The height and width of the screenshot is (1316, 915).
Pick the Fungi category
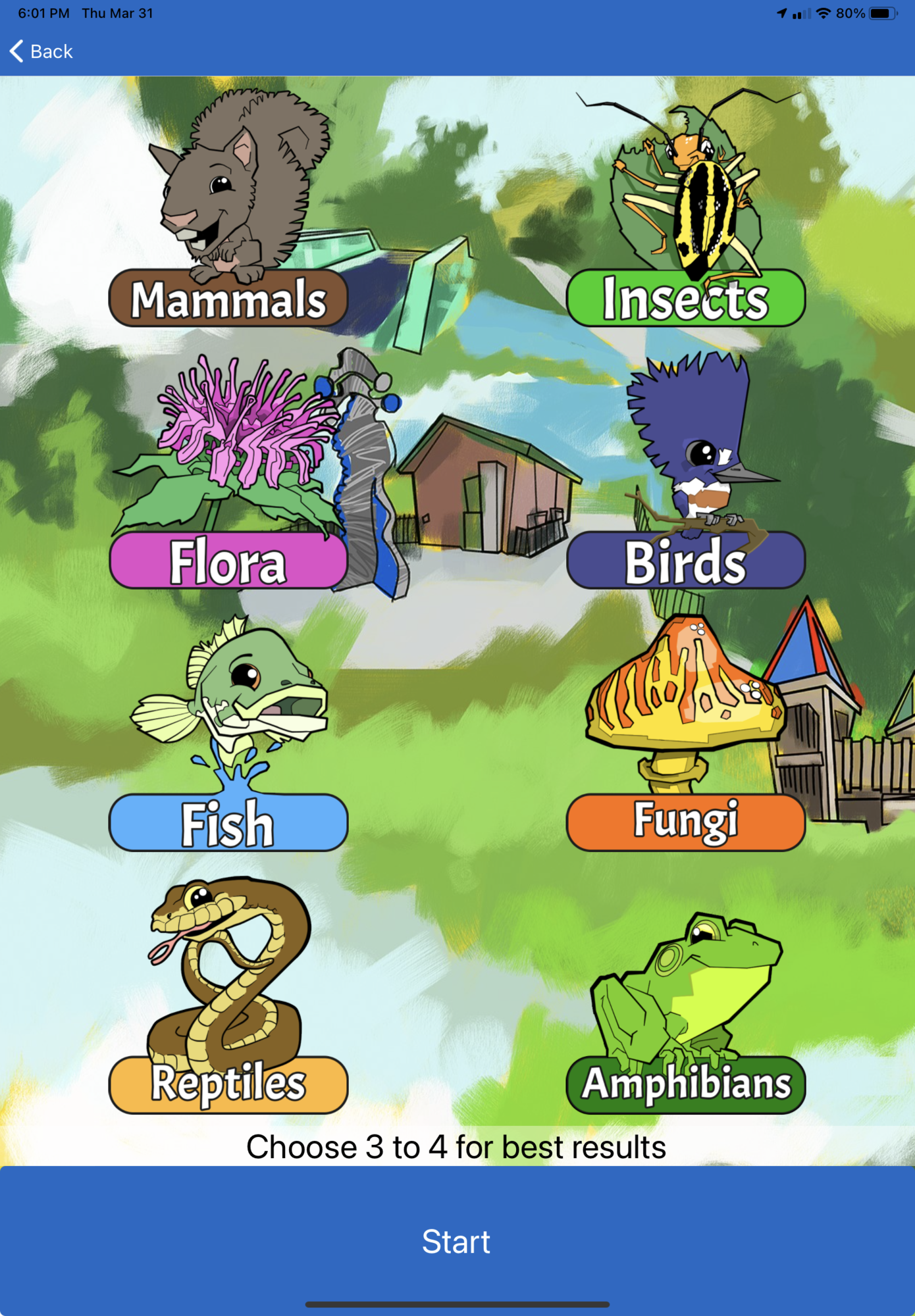point(685,822)
